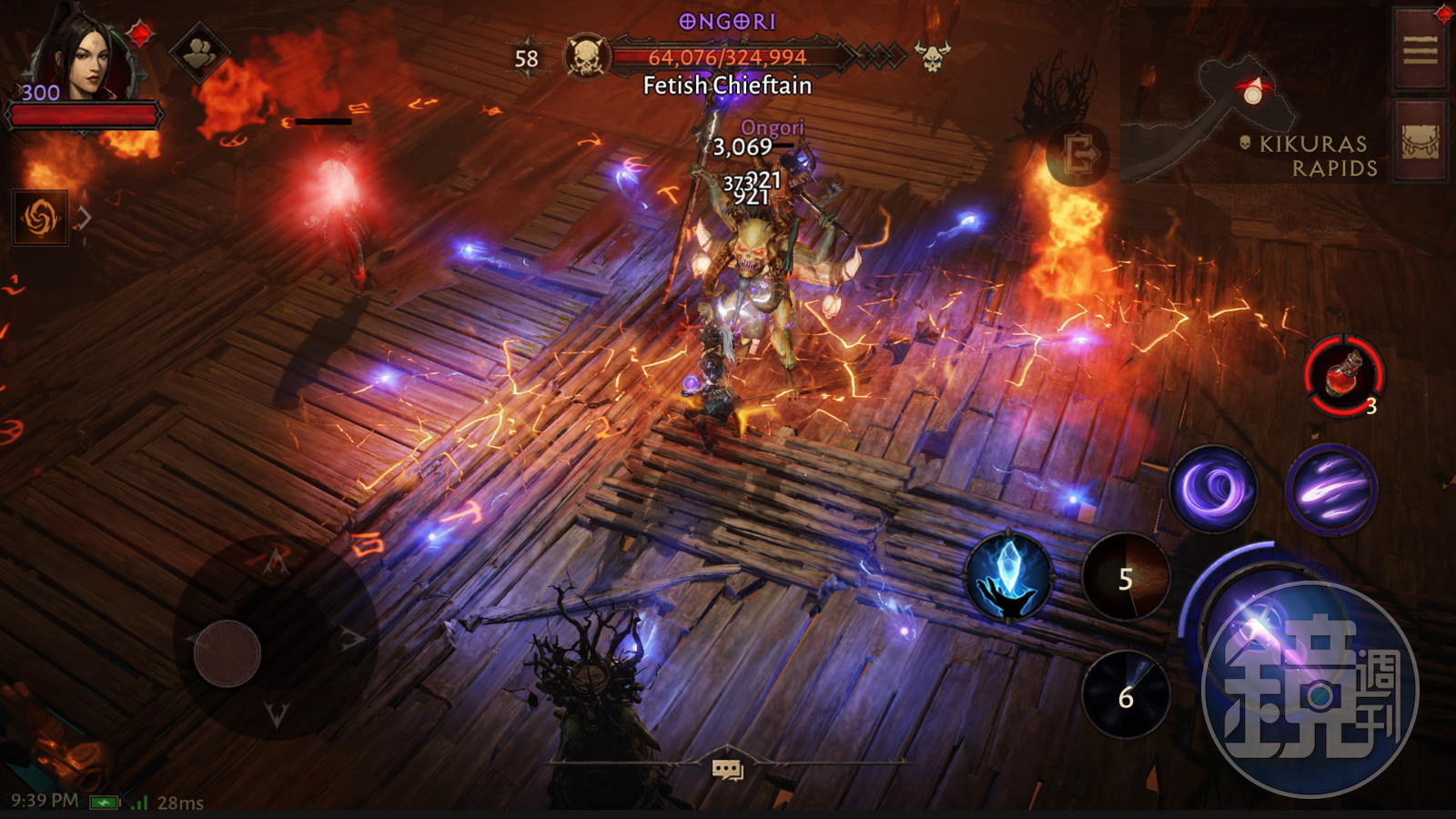This screenshot has height=819, width=1456.
Task: Select the Fetish Chieftain boss skull icon
Action: [x=586, y=57]
